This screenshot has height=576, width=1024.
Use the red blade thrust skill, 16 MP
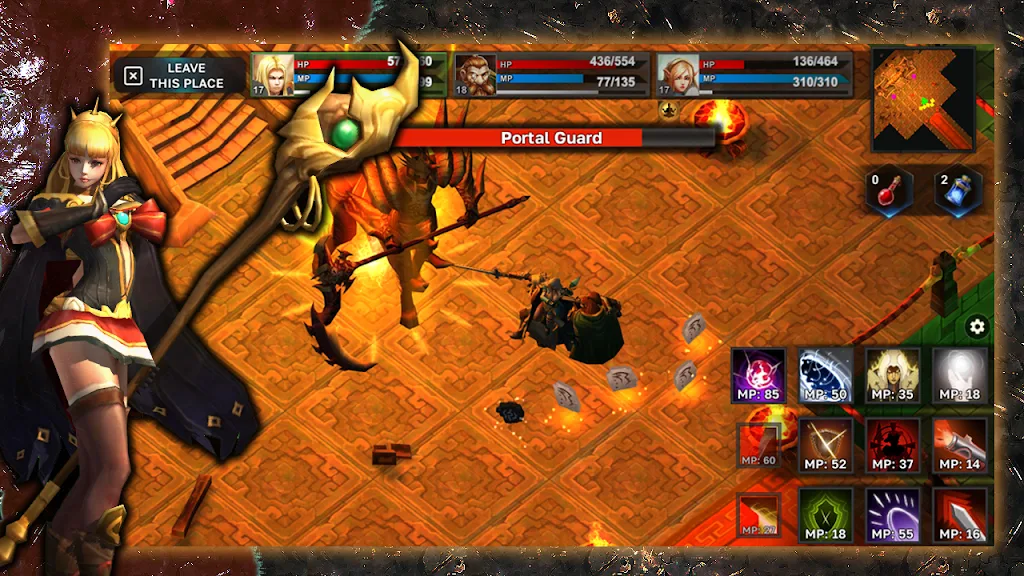(959, 515)
